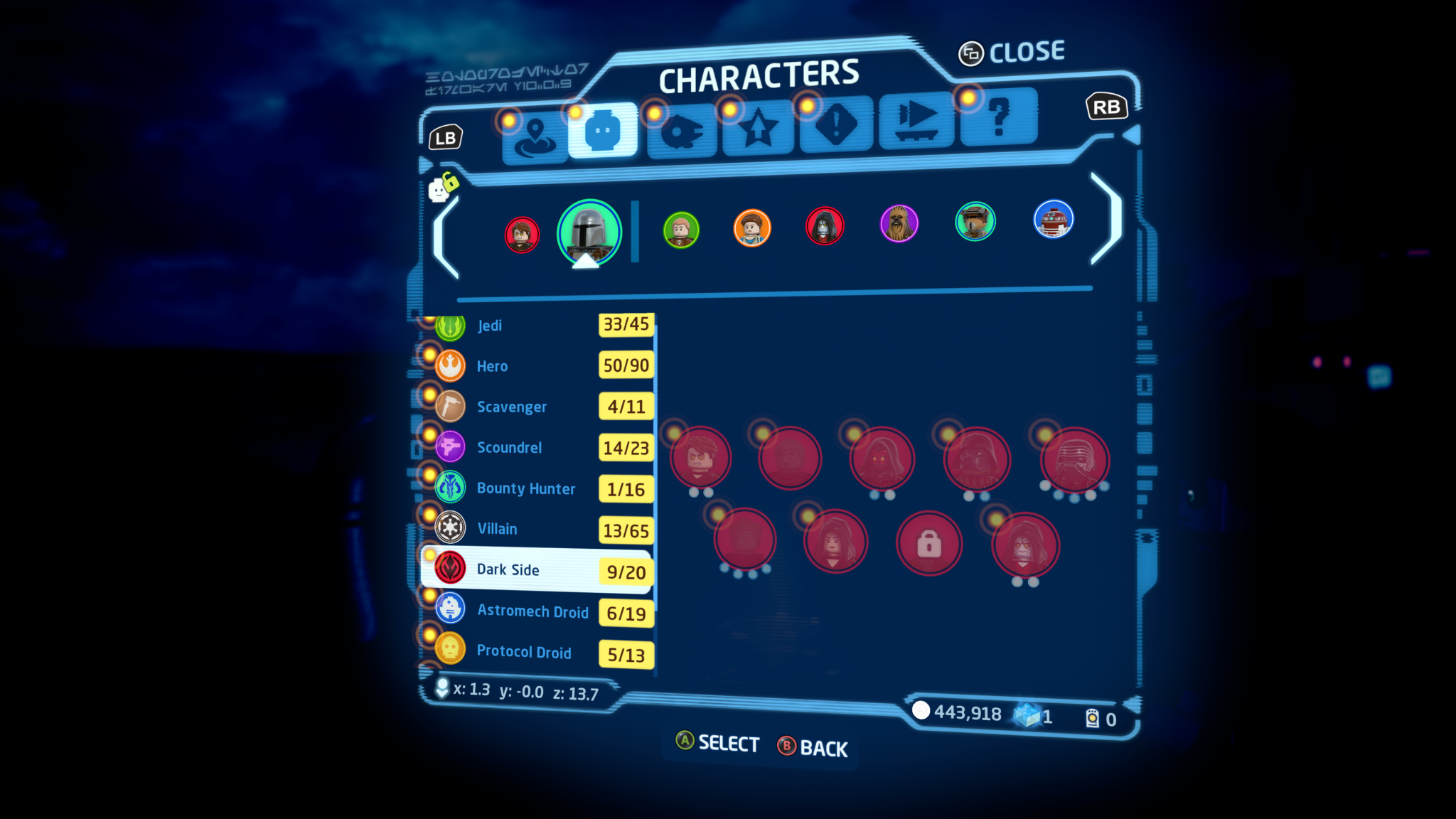Viewport: 1456px width, 819px height.
Task: Select the minifigure Characters tab icon
Action: point(601,128)
